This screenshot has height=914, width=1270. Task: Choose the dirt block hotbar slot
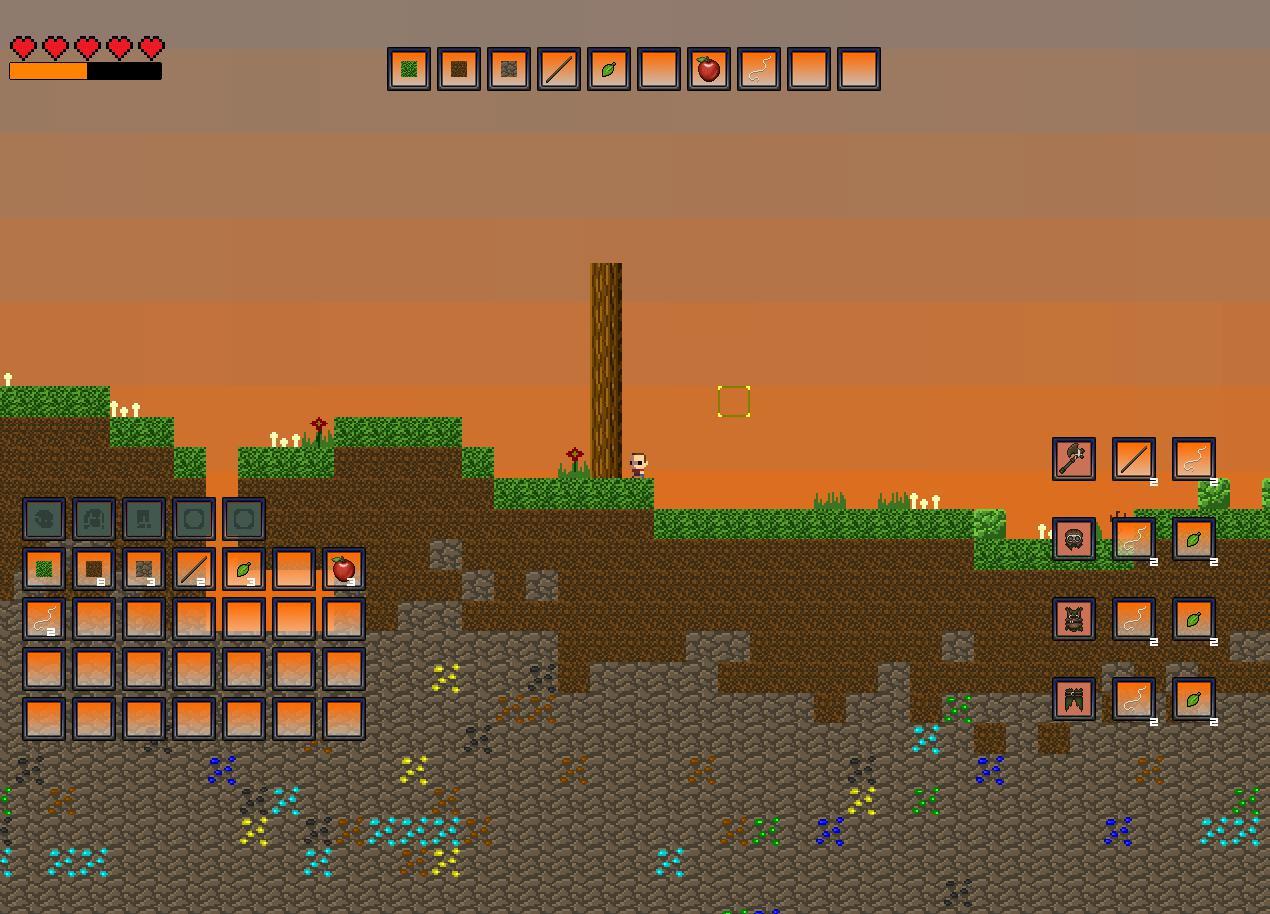pyautogui.click(x=459, y=69)
